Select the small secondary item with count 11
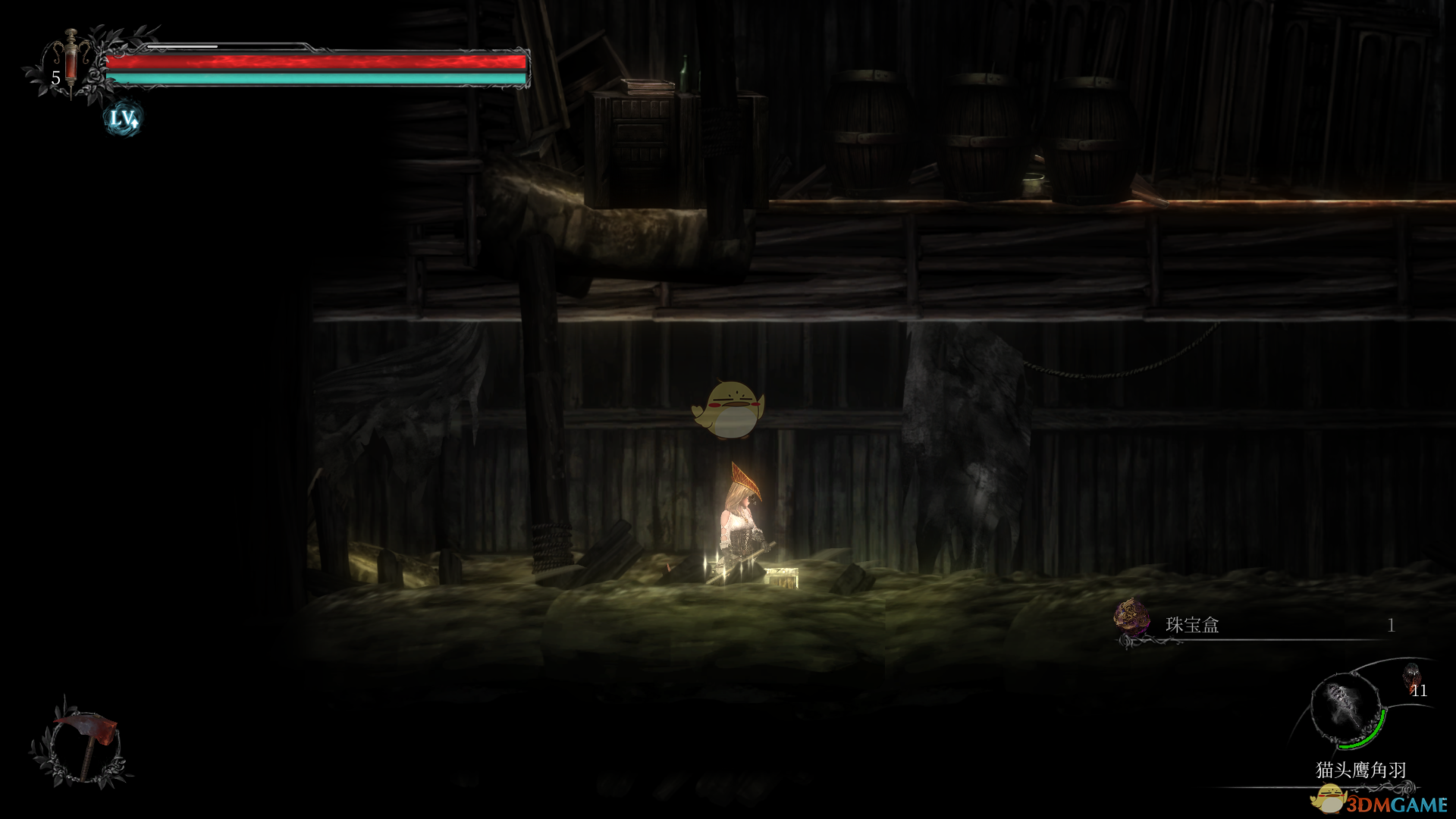This screenshot has width=1456, height=819. pyautogui.click(x=1412, y=677)
